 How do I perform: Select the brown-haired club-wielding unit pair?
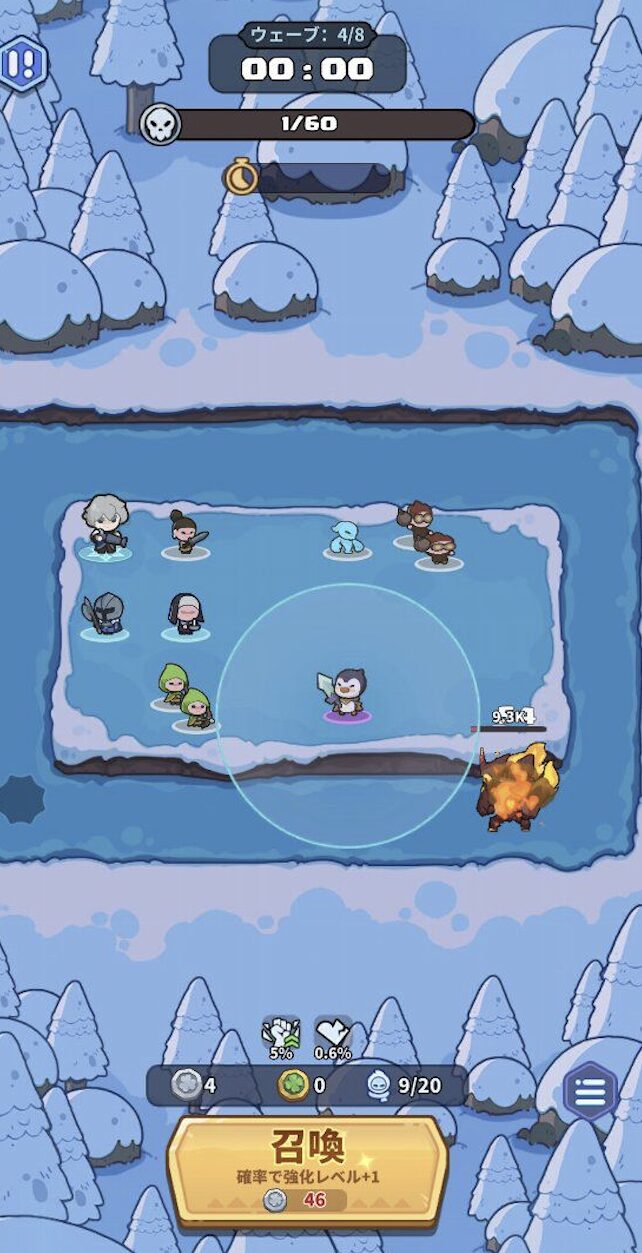click(x=429, y=535)
